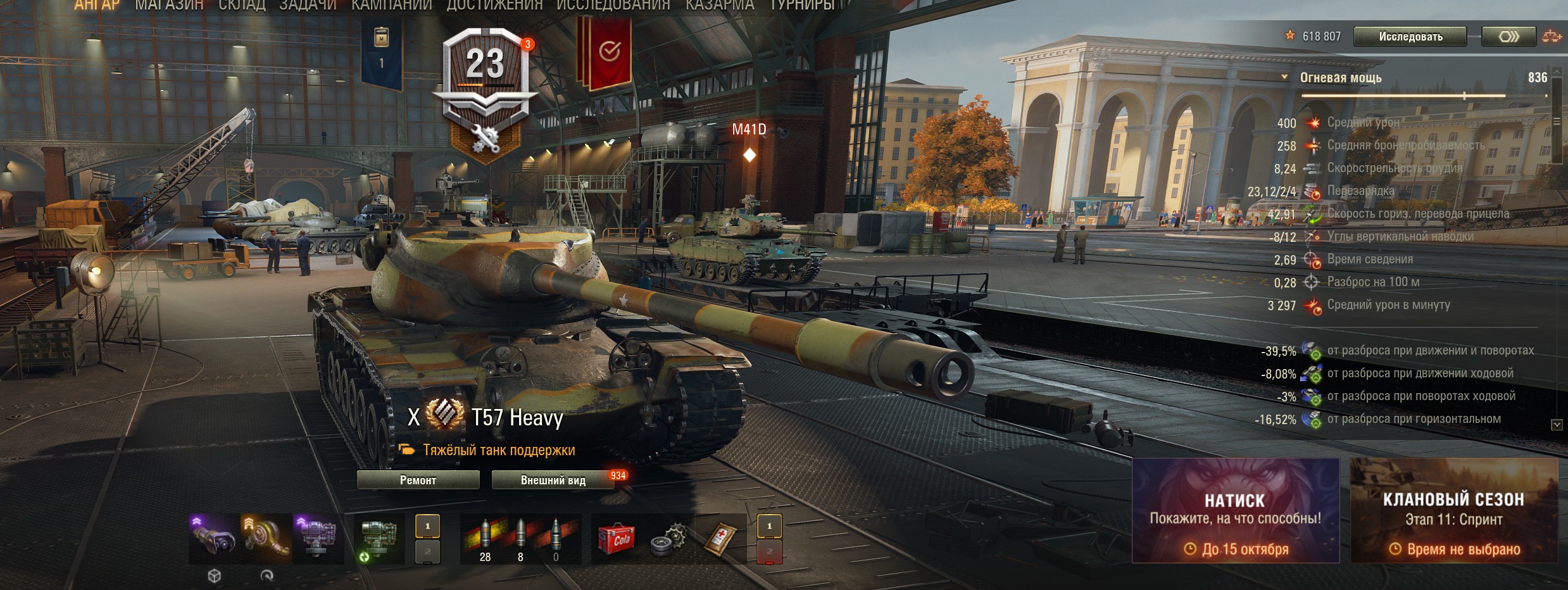This screenshot has height=590, width=1568.
Task: Open the Внешний вид customization screen
Action: point(553,480)
